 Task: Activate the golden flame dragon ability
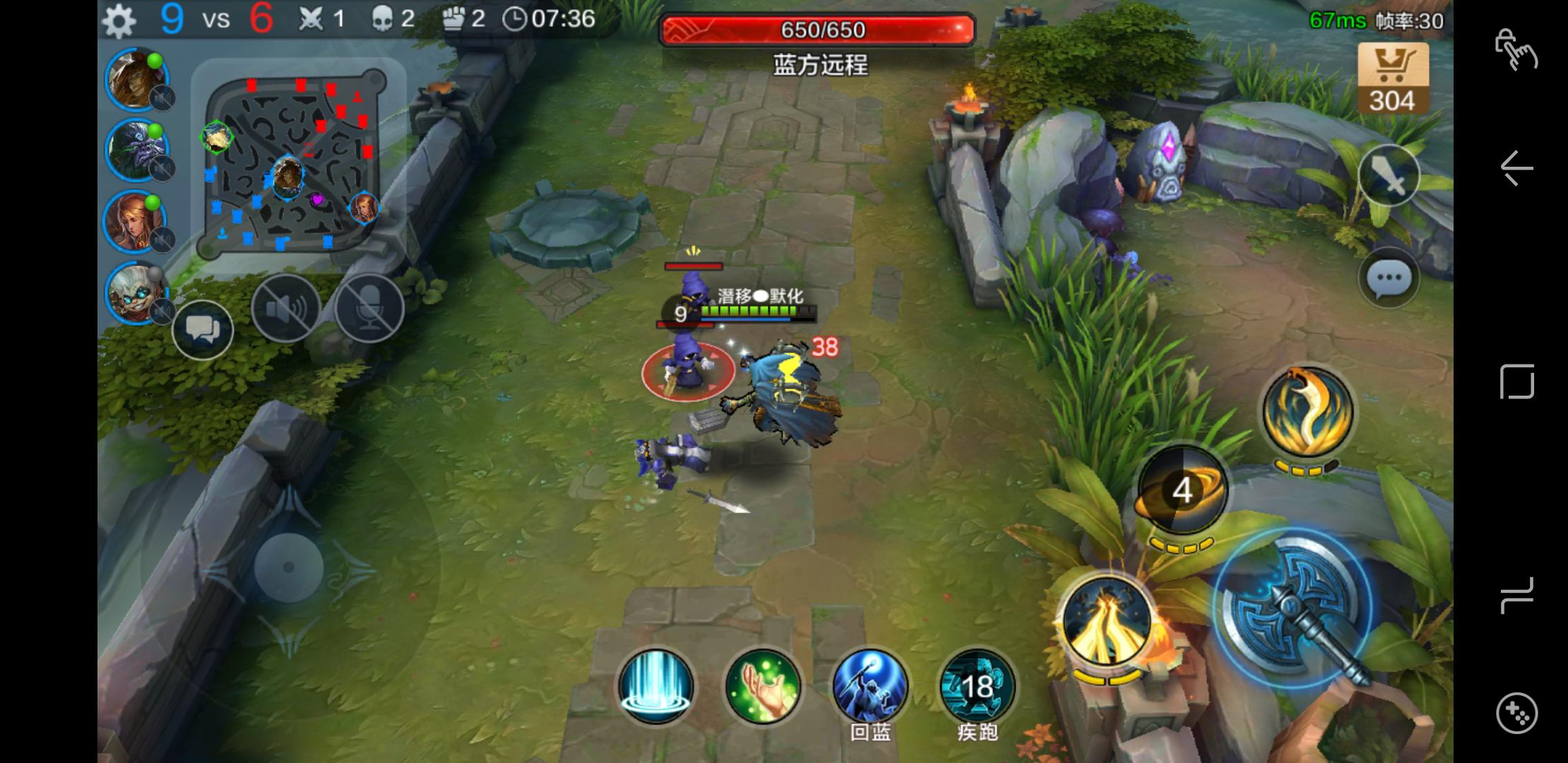coord(1307,413)
